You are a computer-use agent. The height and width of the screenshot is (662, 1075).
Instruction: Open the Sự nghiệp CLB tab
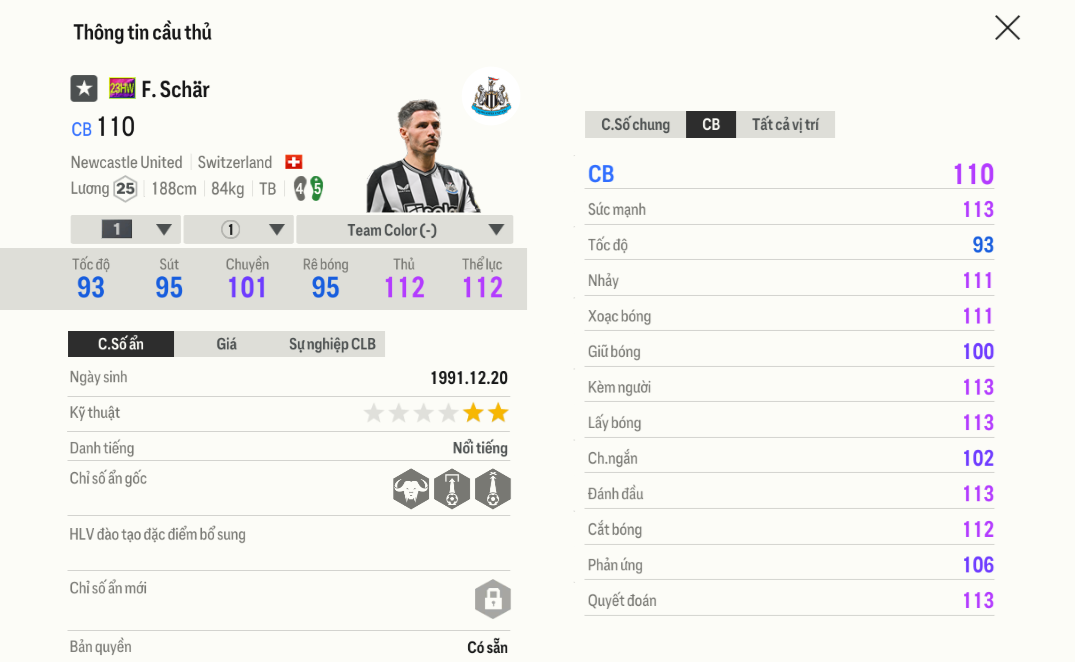332,344
